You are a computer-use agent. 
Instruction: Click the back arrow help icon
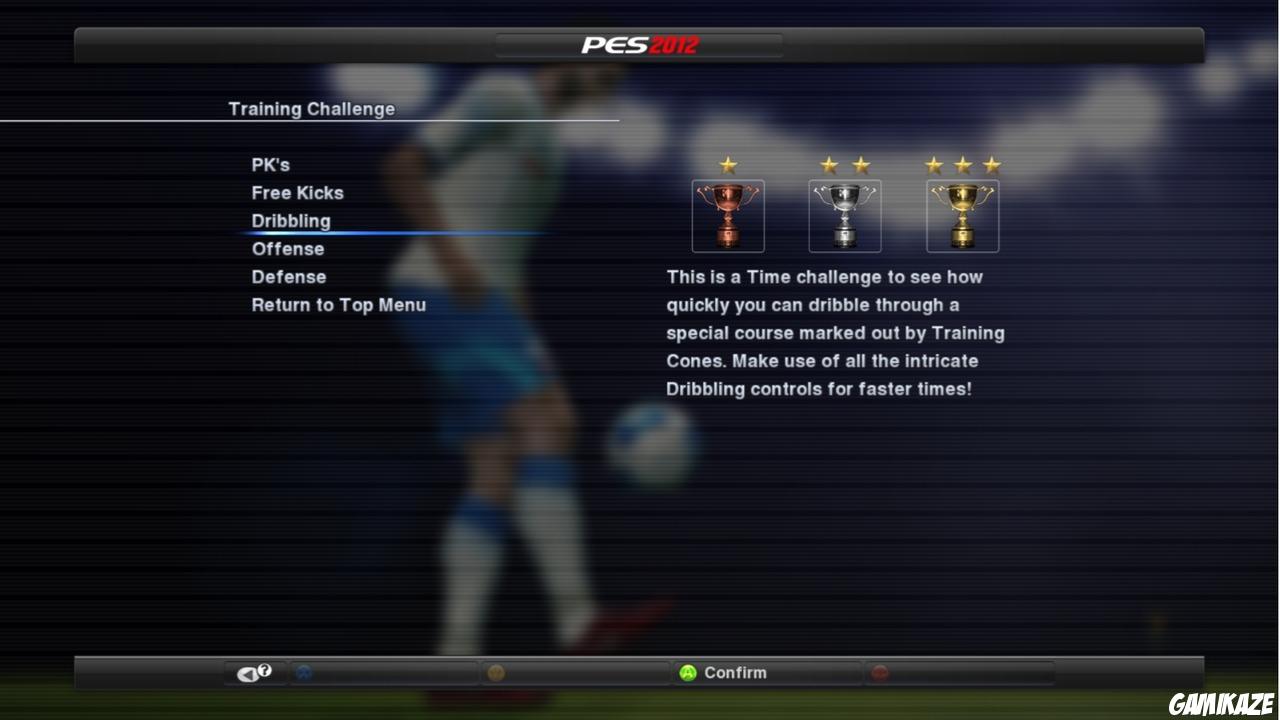point(251,671)
